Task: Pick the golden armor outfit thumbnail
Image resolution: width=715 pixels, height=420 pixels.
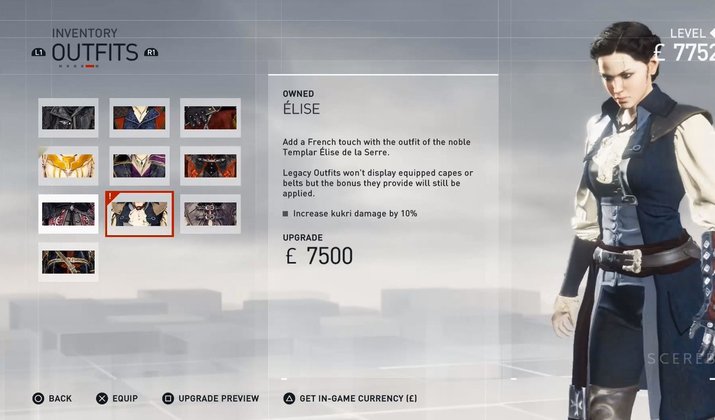Action: point(68,166)
